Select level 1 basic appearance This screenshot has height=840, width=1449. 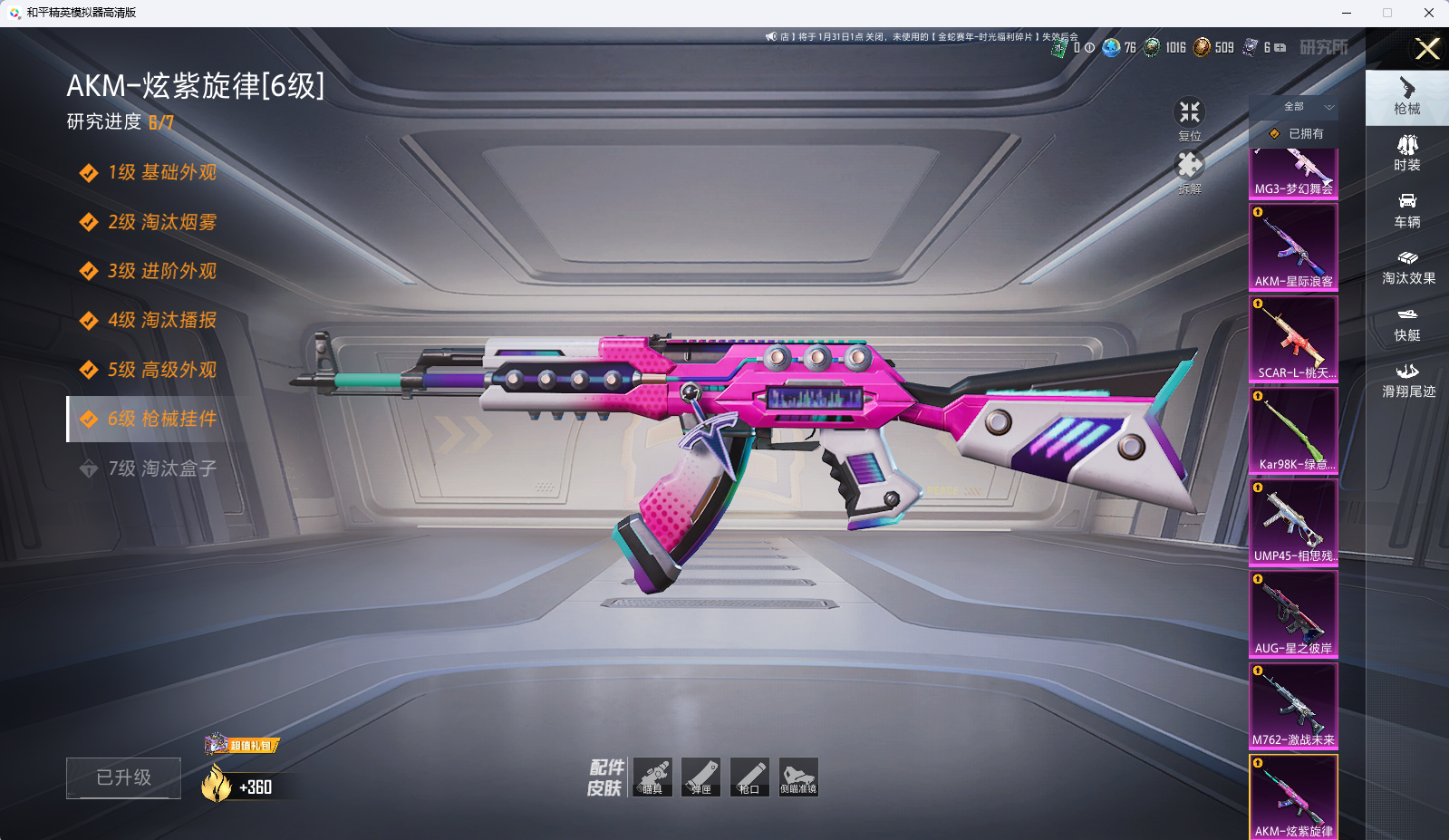[161, 172]
